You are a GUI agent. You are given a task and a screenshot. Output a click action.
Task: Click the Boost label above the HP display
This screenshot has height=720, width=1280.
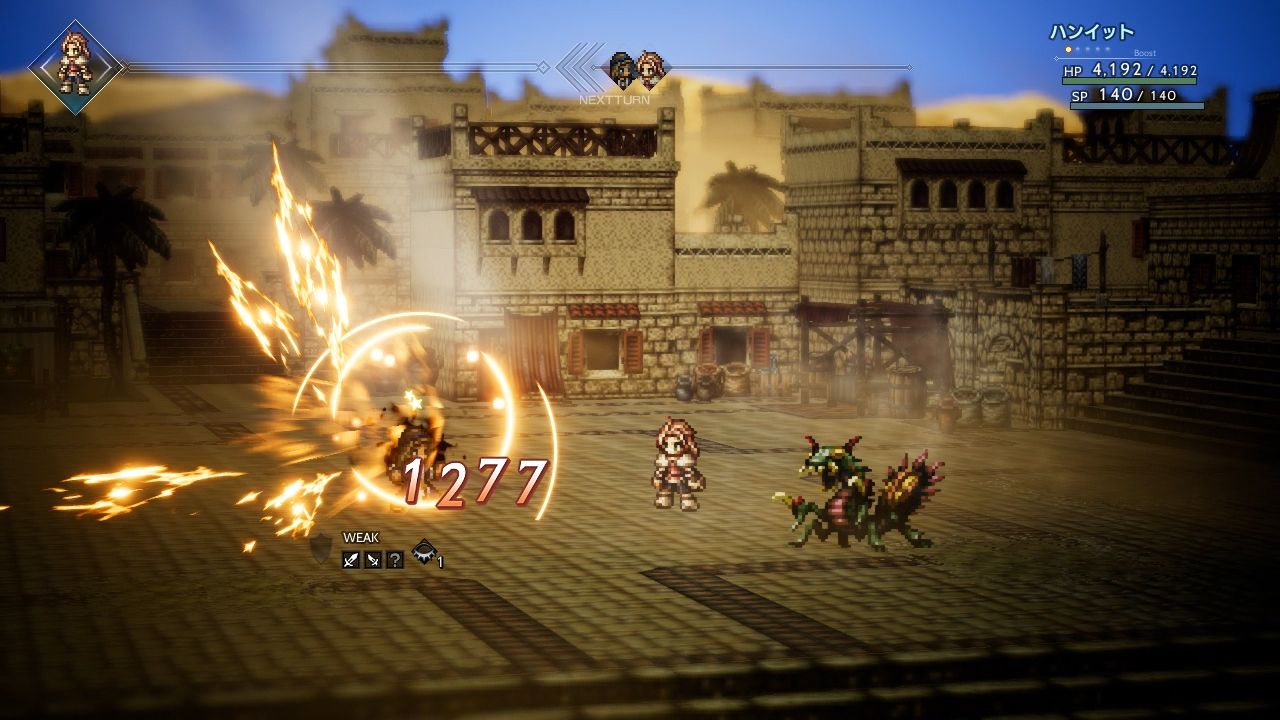click(1145, 53)
